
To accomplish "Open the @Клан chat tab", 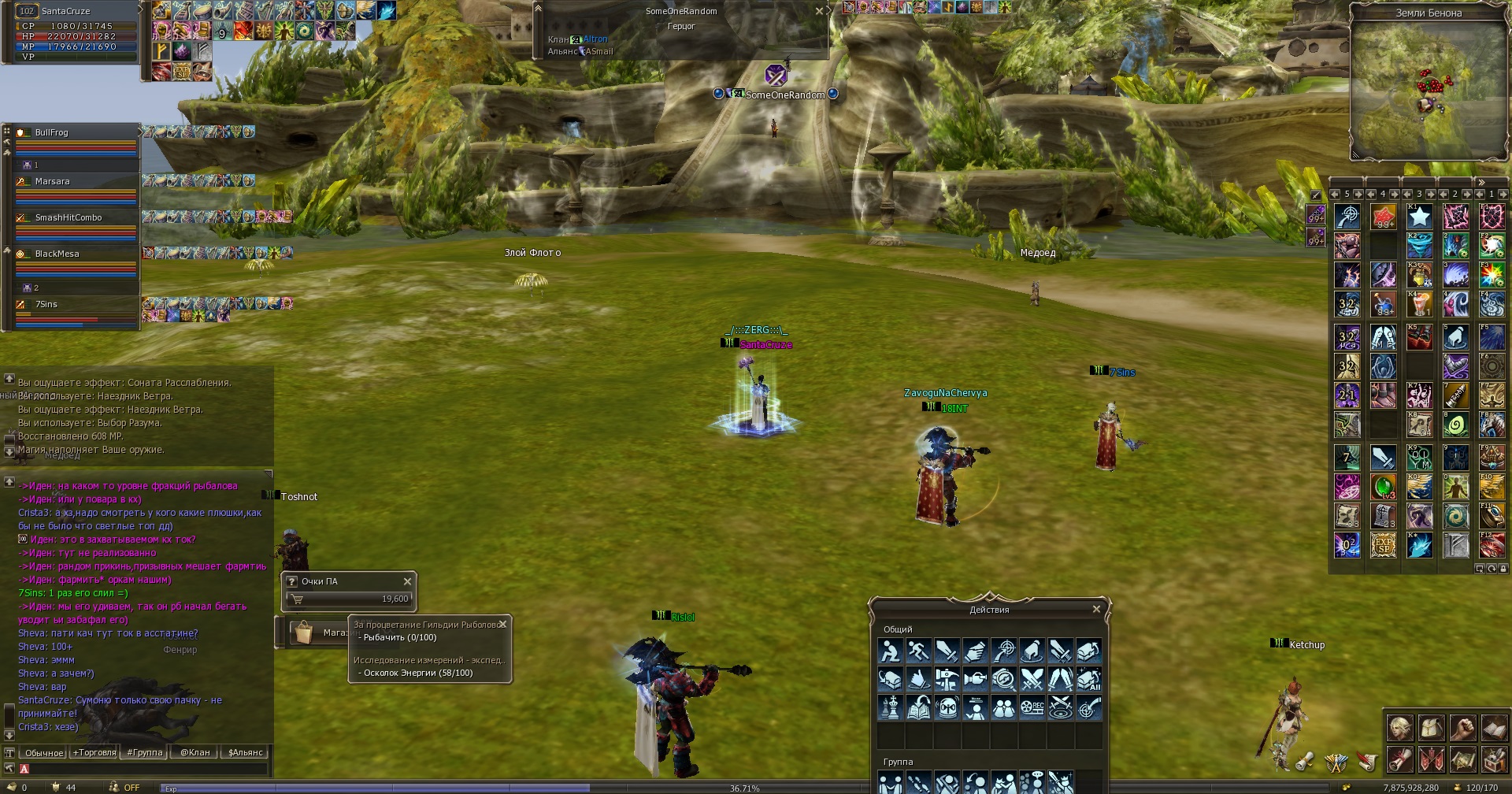I will (195, 752).
